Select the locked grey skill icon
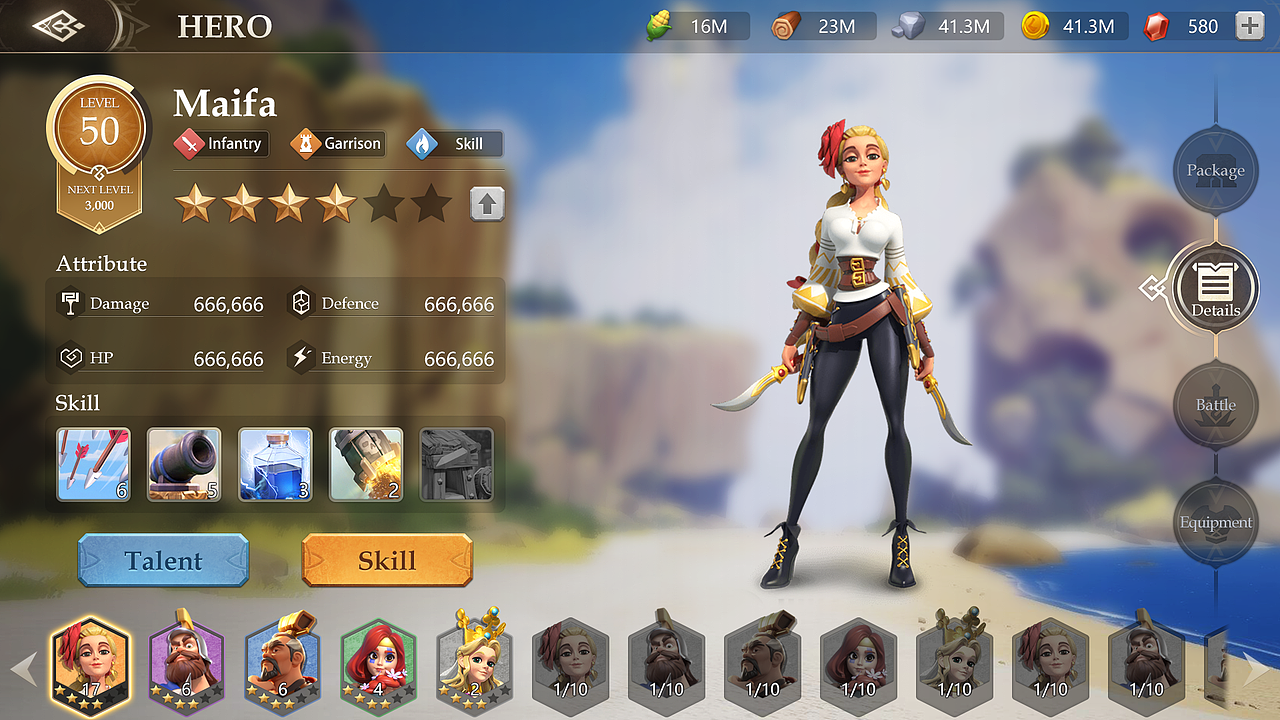Screen dimensions: 1280x720 (x=457, y=465)
